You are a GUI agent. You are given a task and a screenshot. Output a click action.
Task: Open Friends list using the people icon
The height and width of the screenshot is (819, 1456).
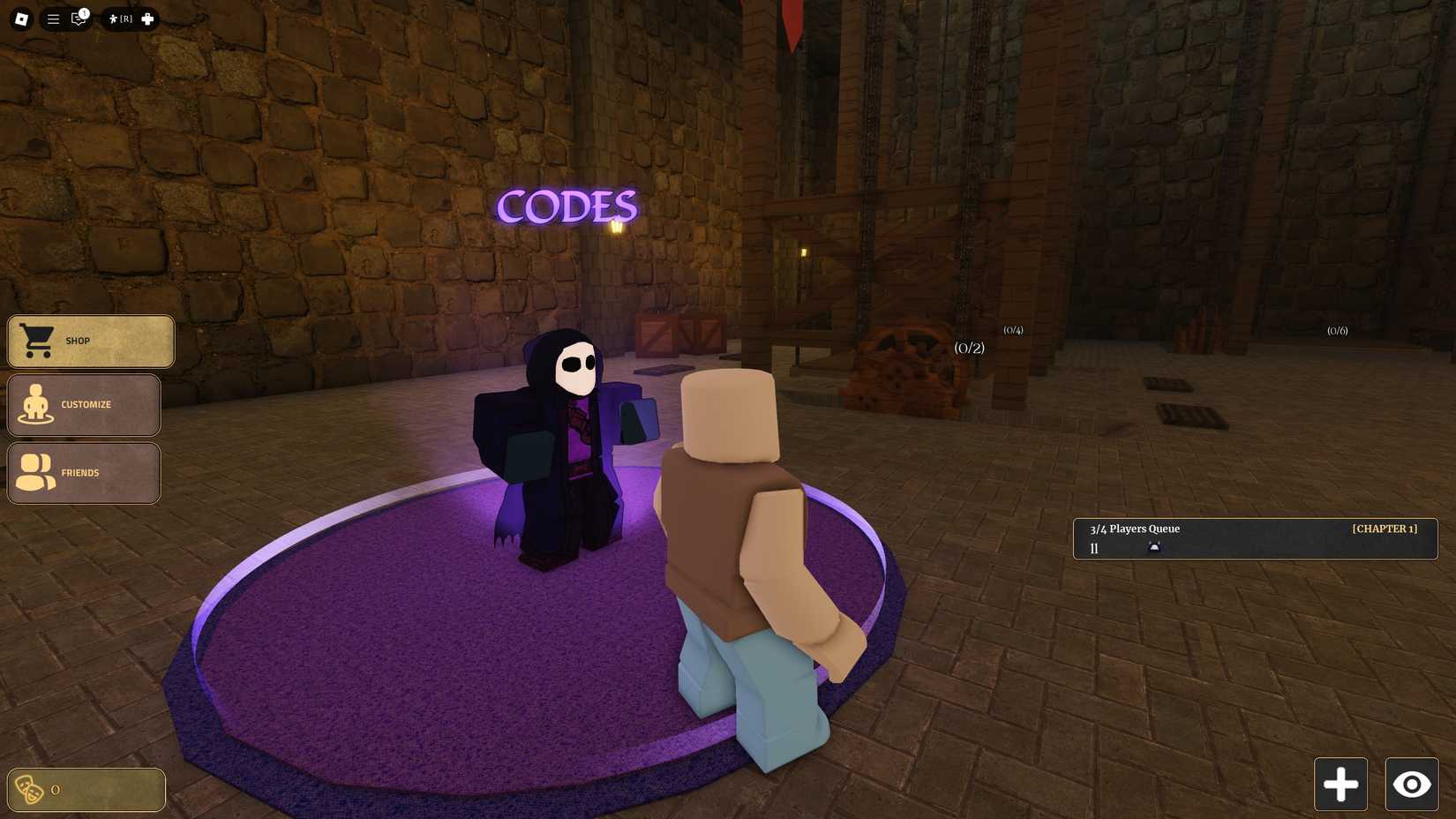point(34,473)
